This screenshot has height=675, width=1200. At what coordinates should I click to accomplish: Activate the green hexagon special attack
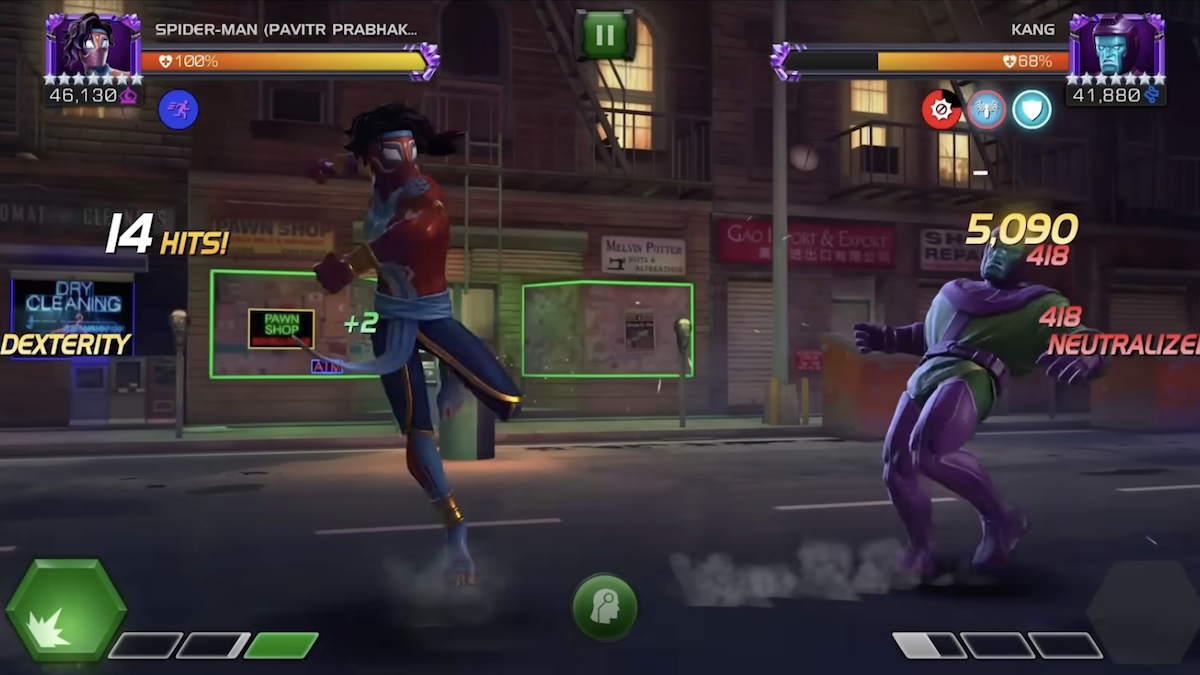pyautogui.click(x=66, y=609)
